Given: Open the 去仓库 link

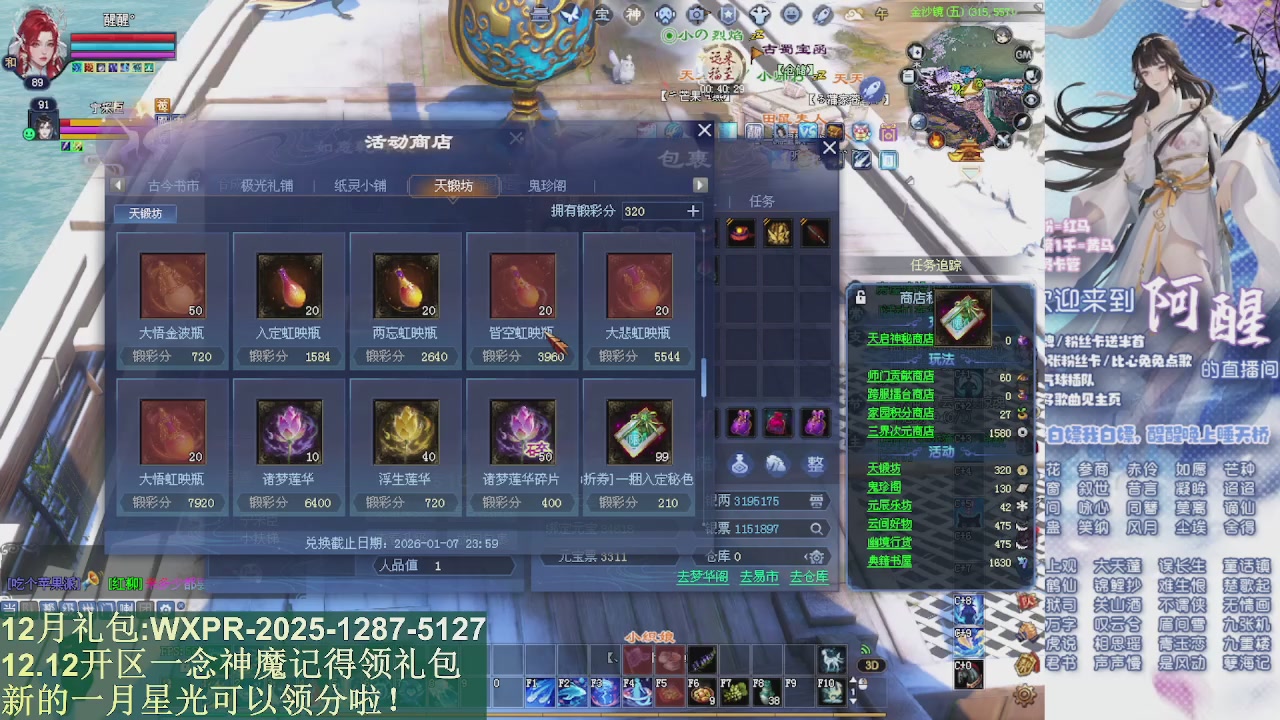Looking at the screenshot, I should pos(809,578).
